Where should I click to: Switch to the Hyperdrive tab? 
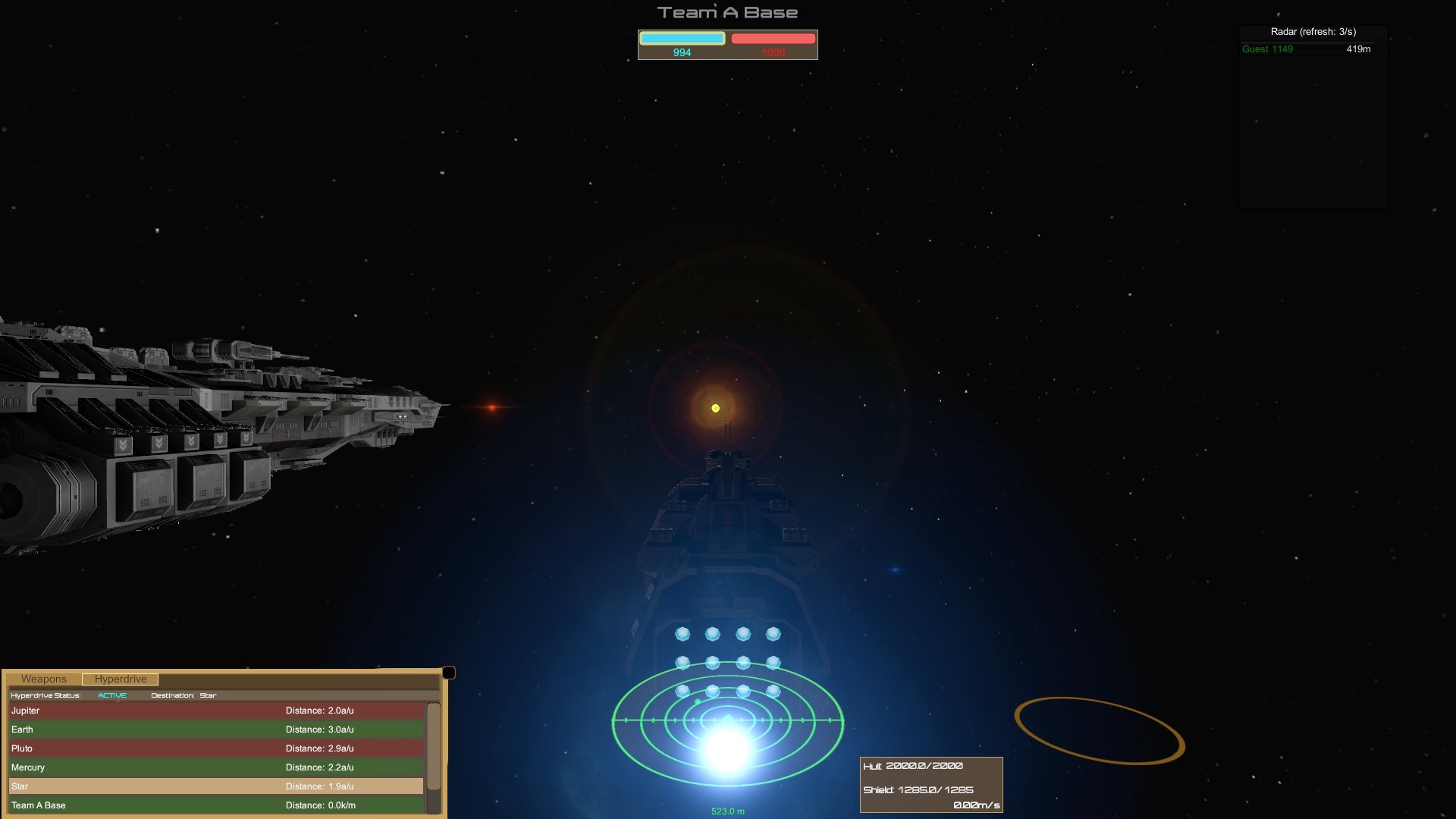pyautogui.click(x=121, y=679)
